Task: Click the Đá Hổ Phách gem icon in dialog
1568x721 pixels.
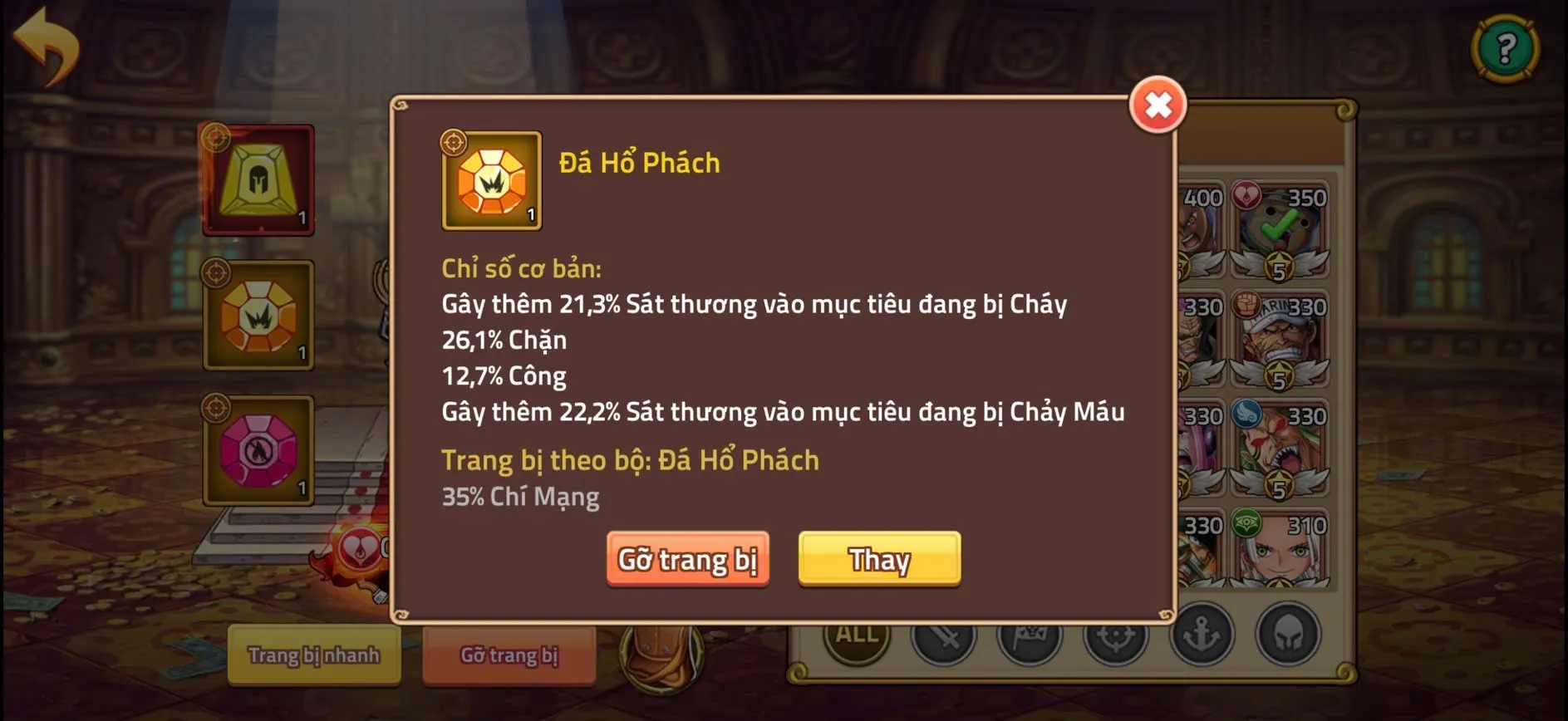Action: click(x=491, y=181)
